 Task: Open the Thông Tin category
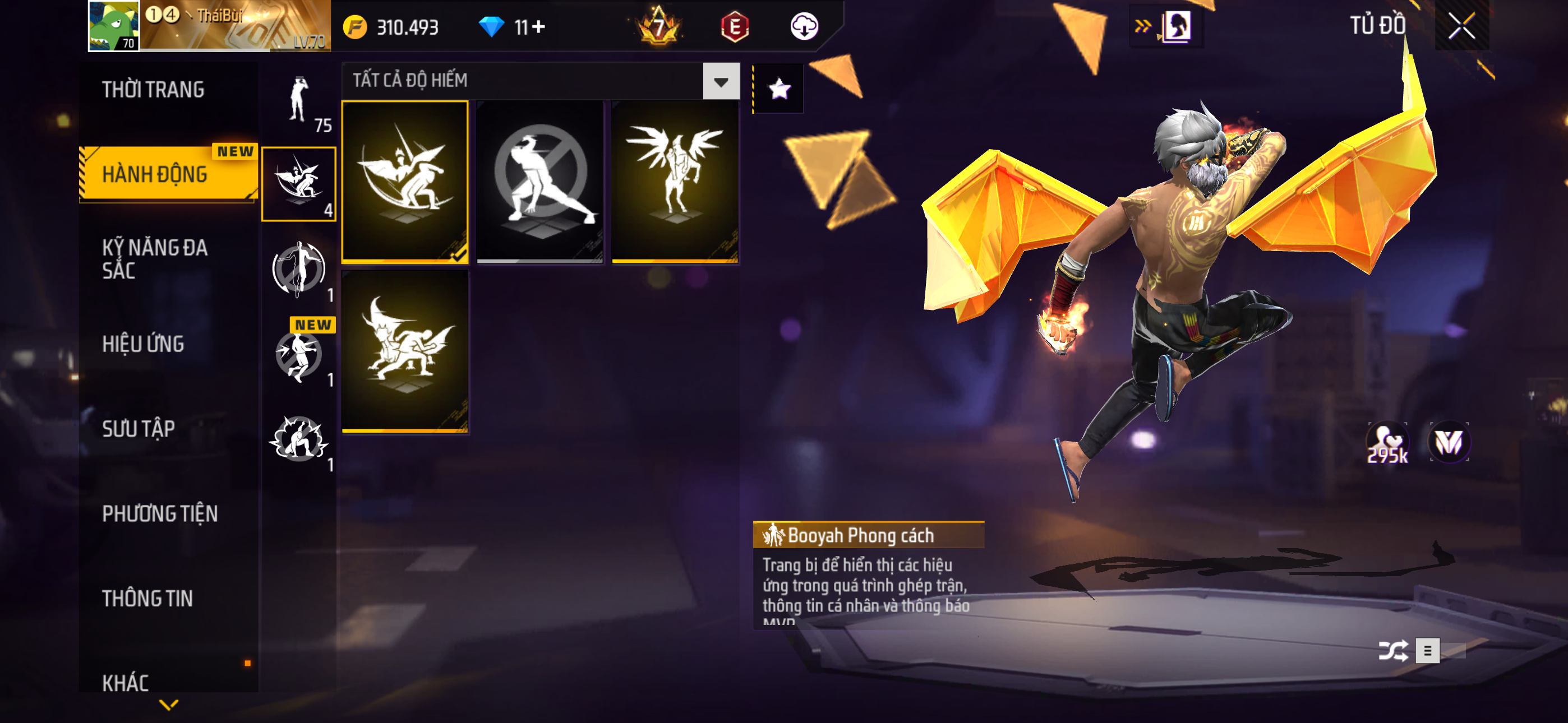point(148,598)
